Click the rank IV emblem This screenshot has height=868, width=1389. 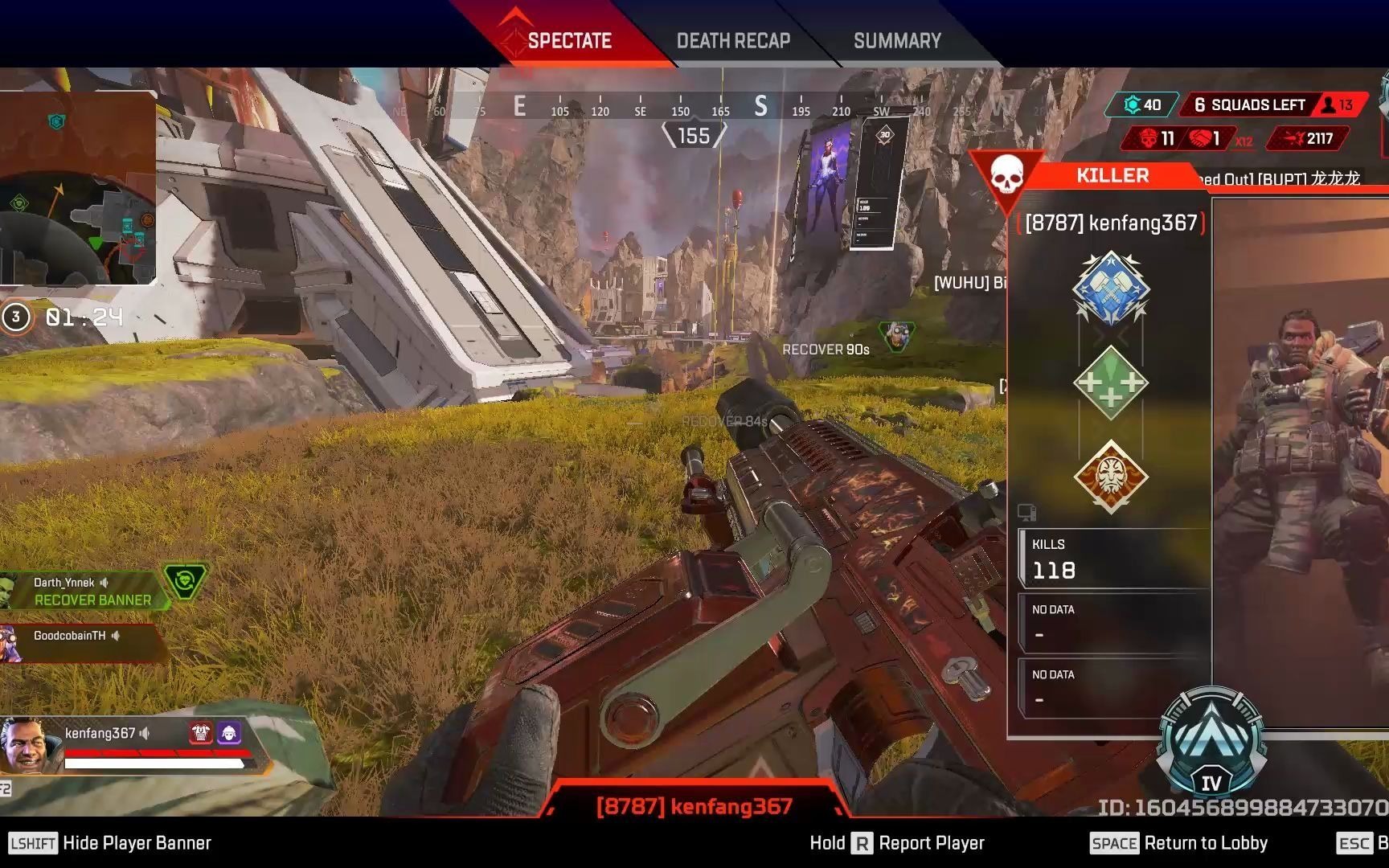coord(1211,743)
